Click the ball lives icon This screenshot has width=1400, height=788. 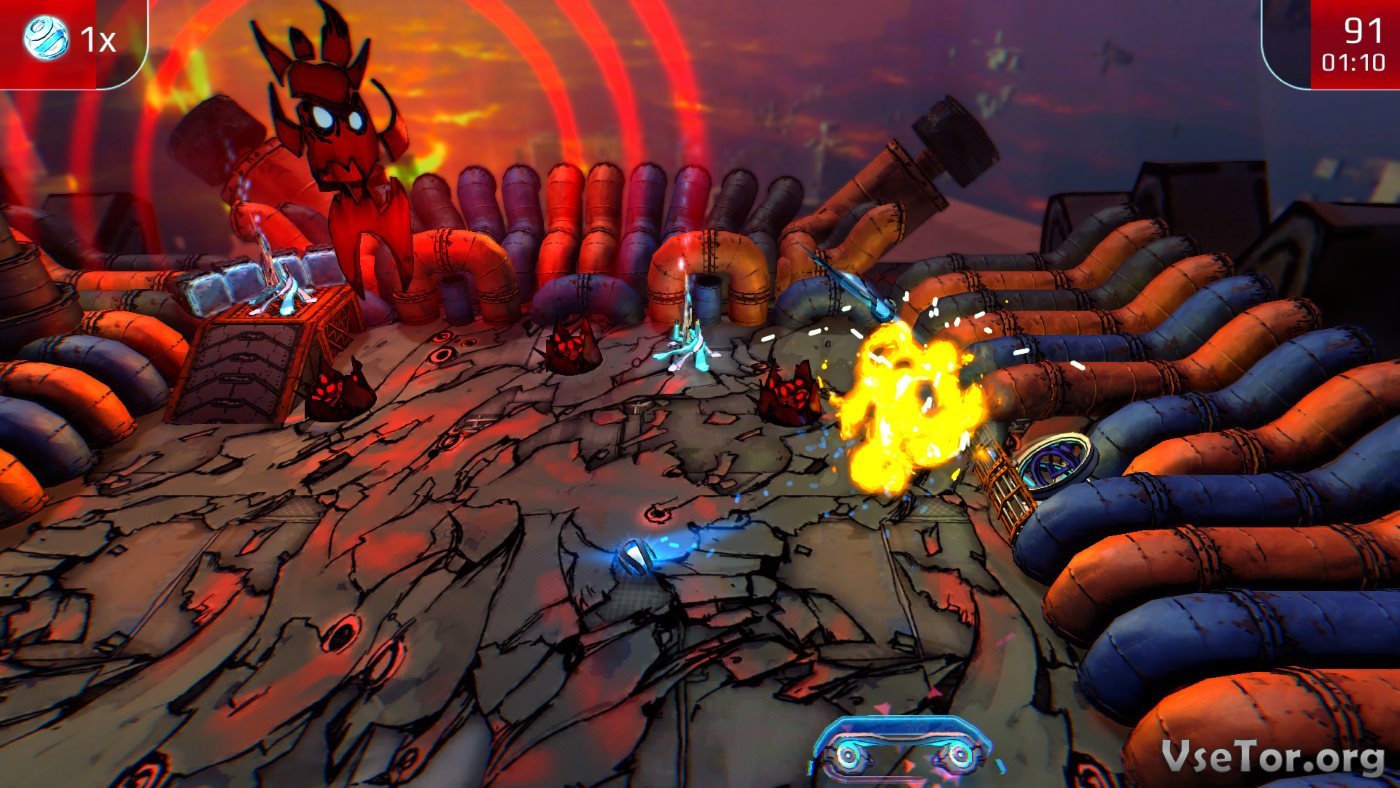click(x=46, y=38)
